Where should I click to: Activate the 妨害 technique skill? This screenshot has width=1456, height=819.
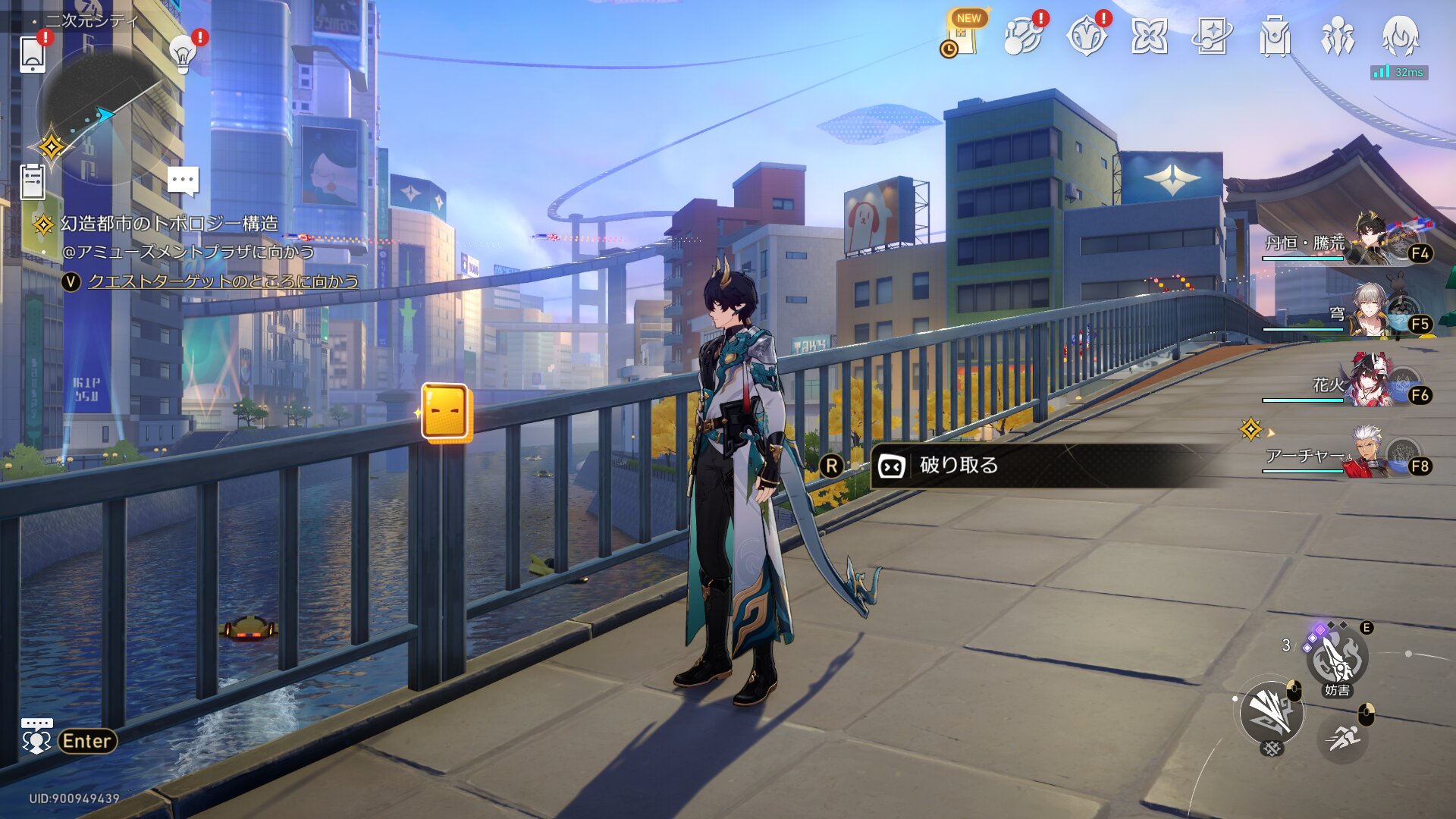1336,660
